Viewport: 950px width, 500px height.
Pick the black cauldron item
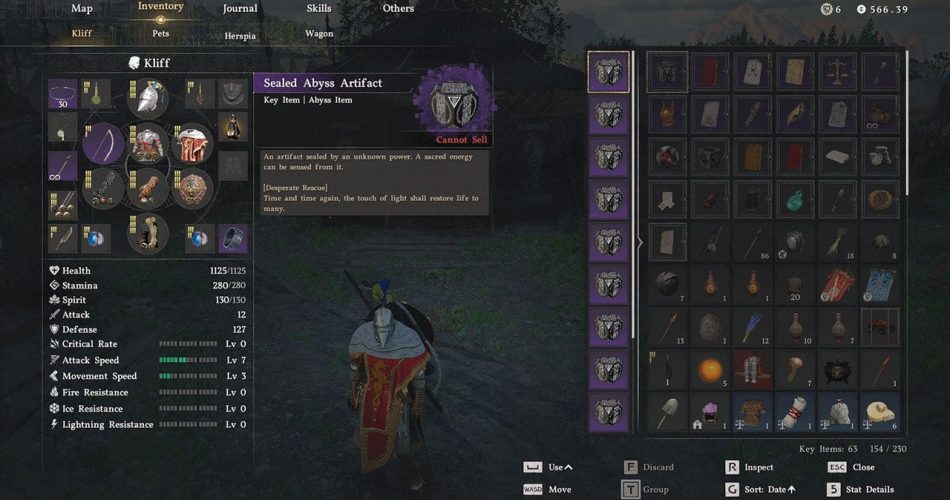pos(837,370)
